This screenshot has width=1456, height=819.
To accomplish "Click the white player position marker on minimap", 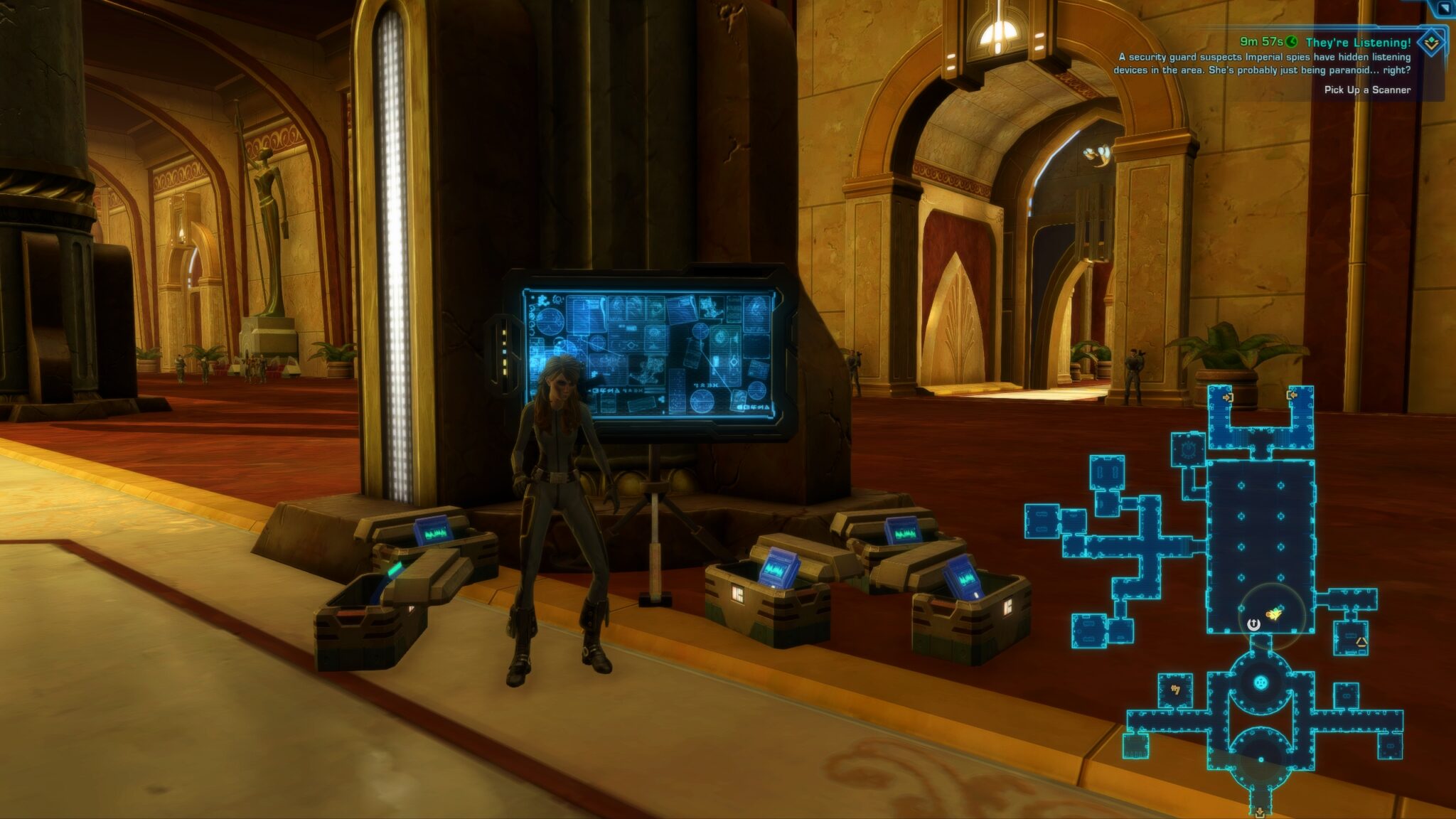I will pos(1253,623).
